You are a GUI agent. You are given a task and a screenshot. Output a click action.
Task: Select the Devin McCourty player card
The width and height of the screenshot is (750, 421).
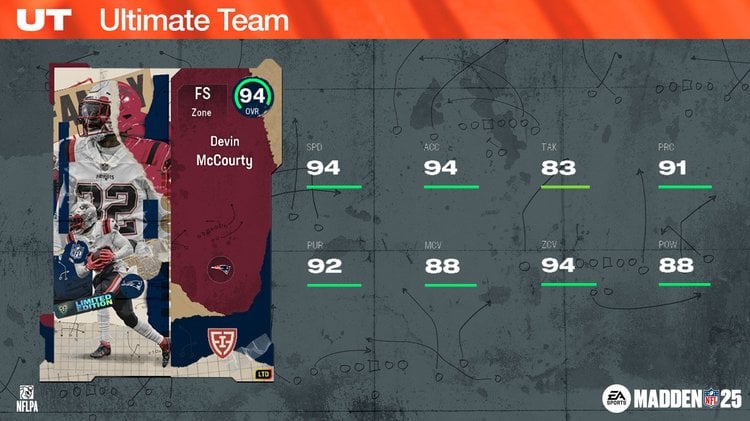[161, 225]
